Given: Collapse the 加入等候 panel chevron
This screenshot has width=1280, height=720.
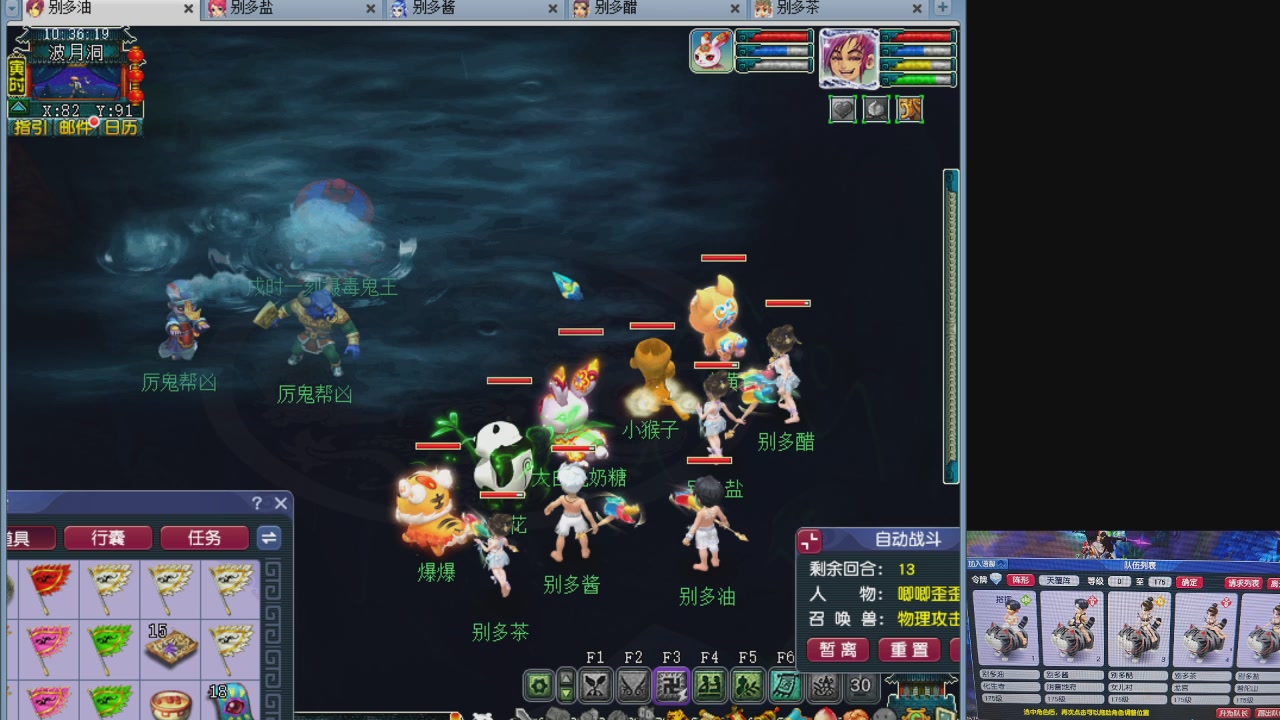Looking at the screenshot, I should coord(1001,563).
